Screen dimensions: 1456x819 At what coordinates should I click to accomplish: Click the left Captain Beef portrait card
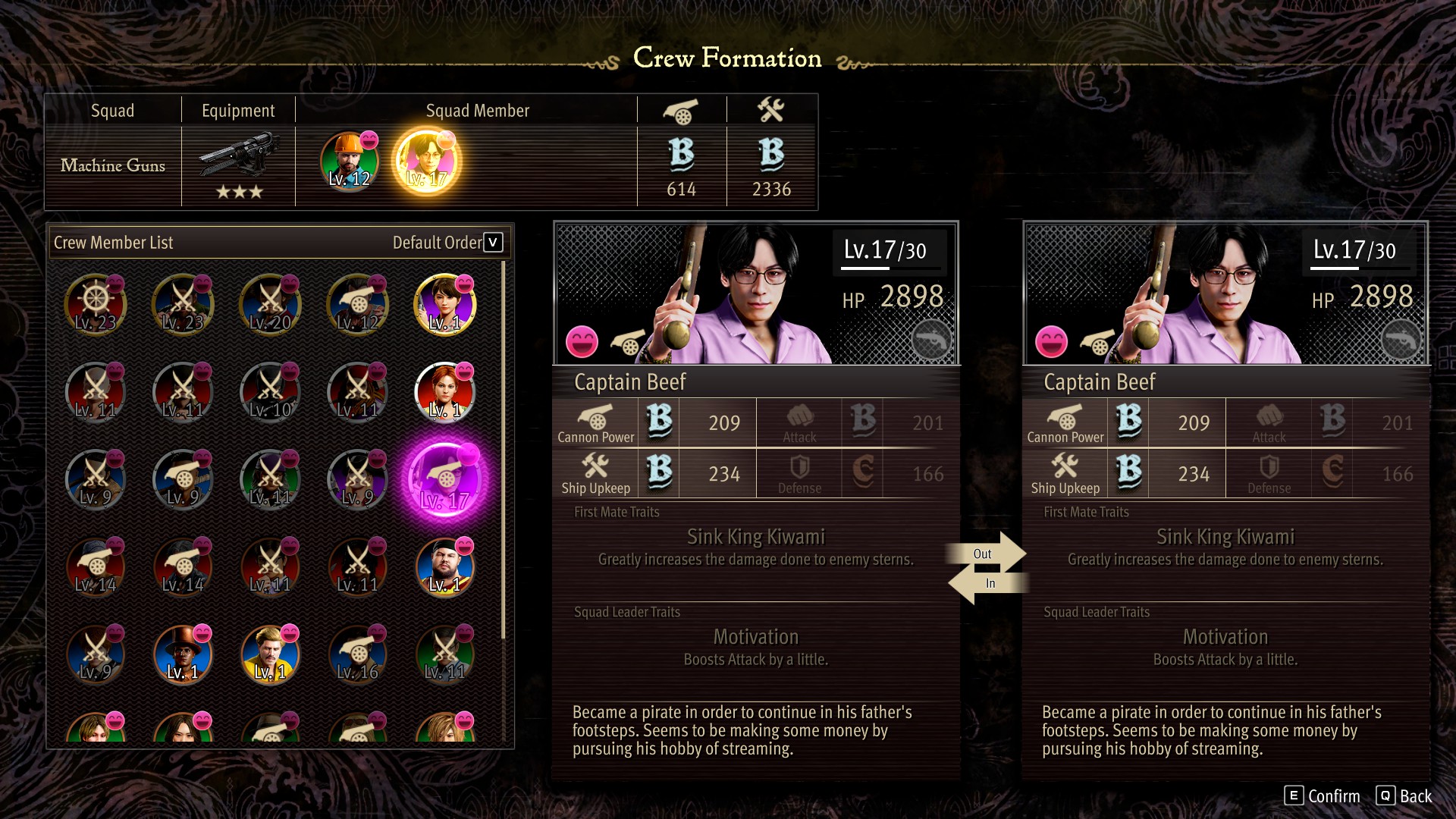pos(756,293)
